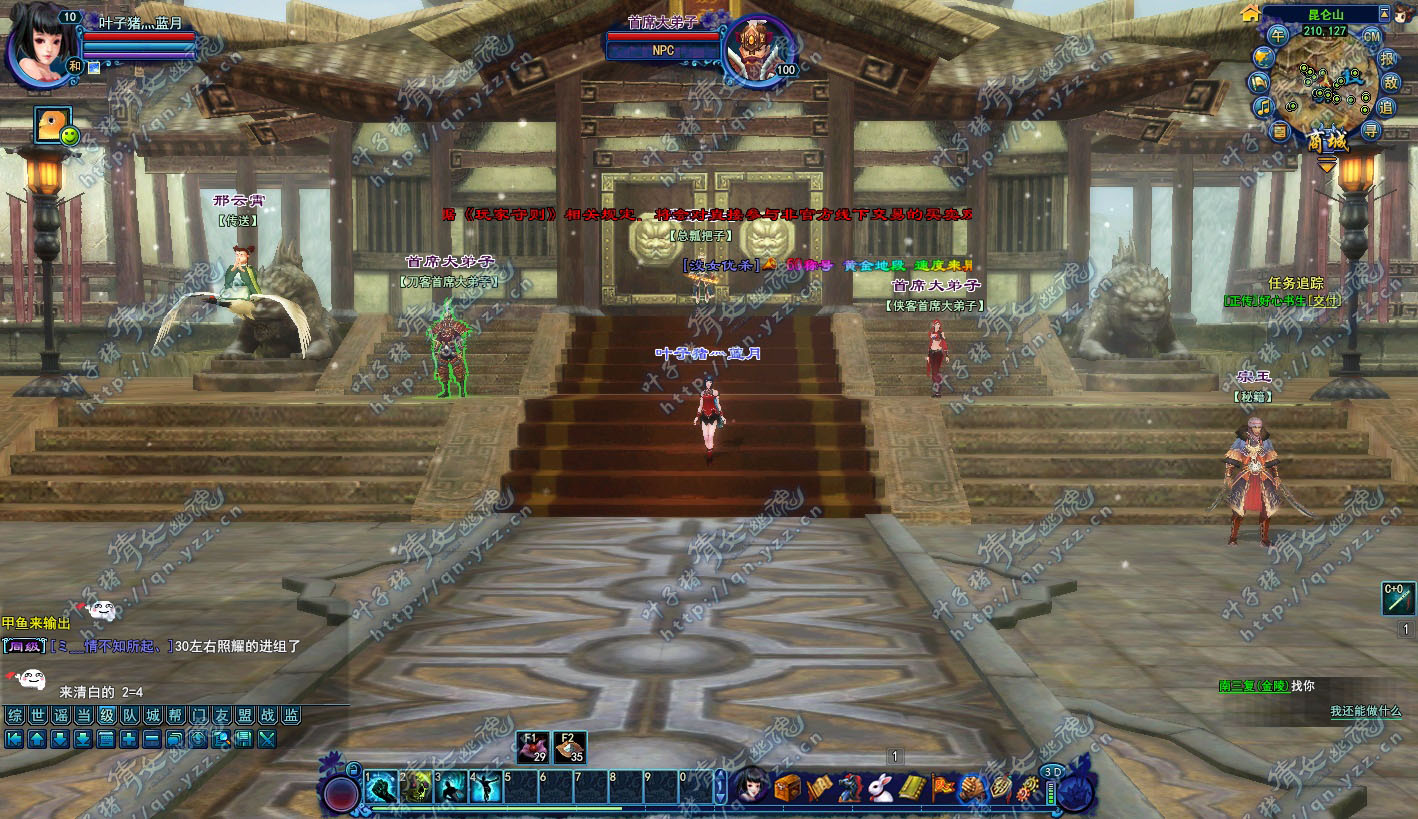The width and height of the screenshot is (1418, 819).
Task: Click the GM button by the minimap
Action: point(1372,36)
